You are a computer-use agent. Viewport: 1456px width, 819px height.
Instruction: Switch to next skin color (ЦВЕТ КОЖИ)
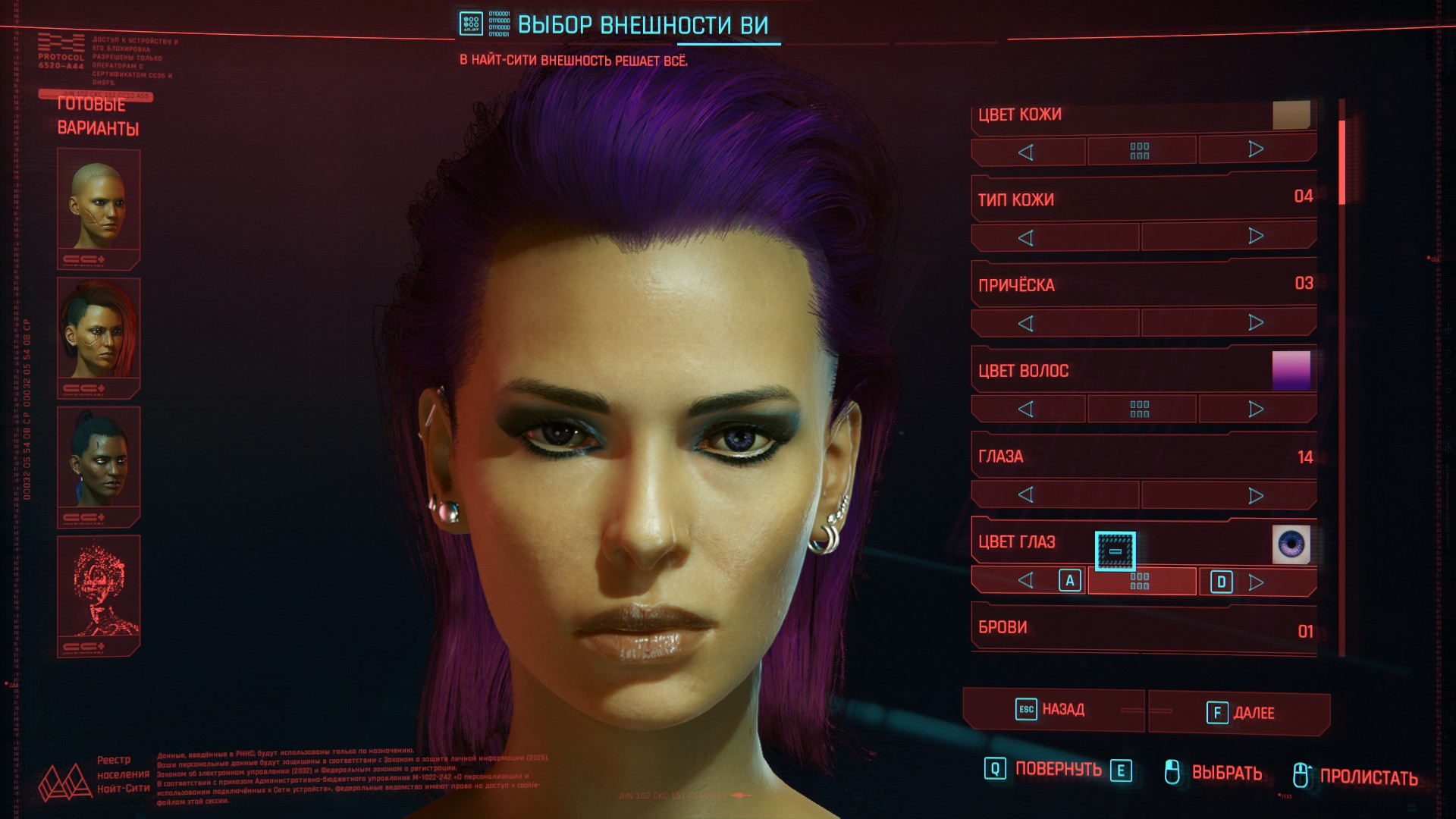pyautogui.click(x=1256, y=149)
